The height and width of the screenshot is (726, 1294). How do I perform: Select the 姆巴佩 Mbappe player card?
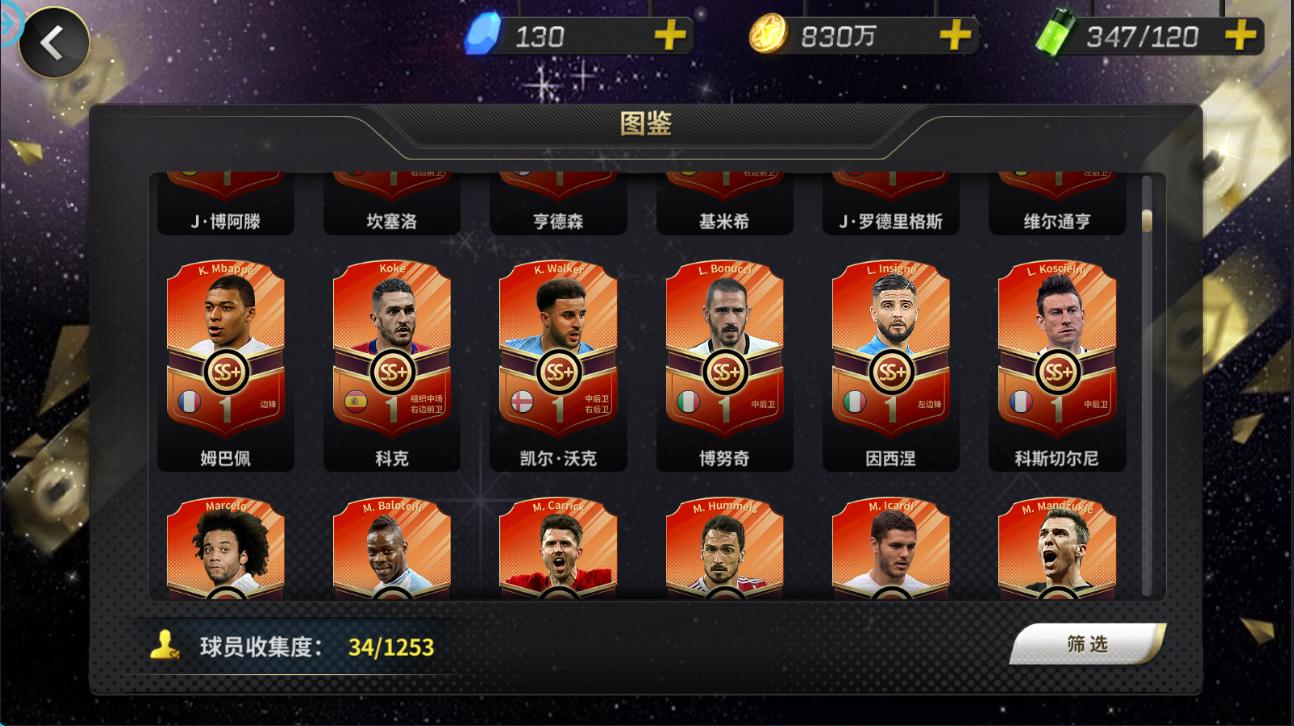pyautogui.click(x=226, y=350)
